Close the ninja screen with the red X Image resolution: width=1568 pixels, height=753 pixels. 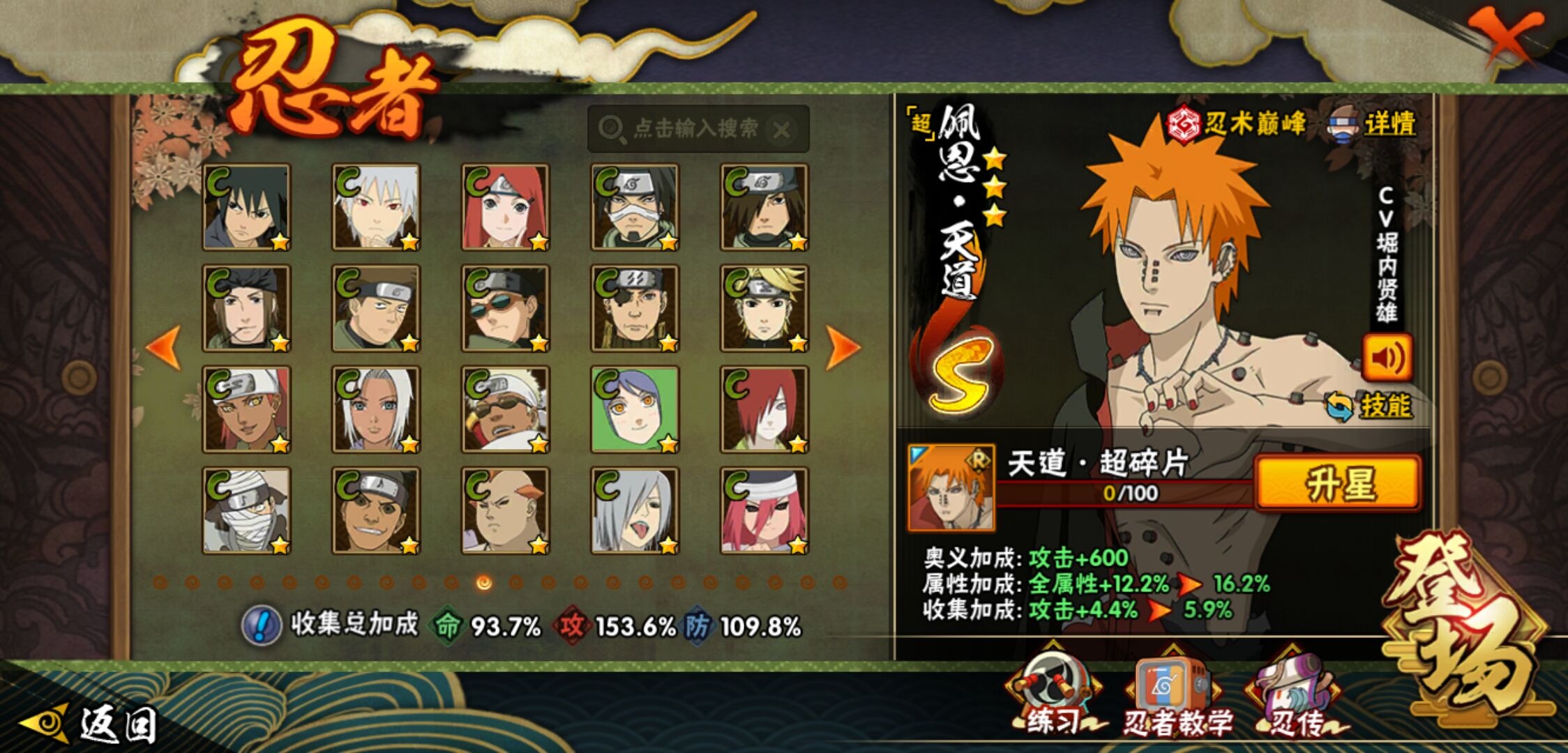(x=1507, y=35)
